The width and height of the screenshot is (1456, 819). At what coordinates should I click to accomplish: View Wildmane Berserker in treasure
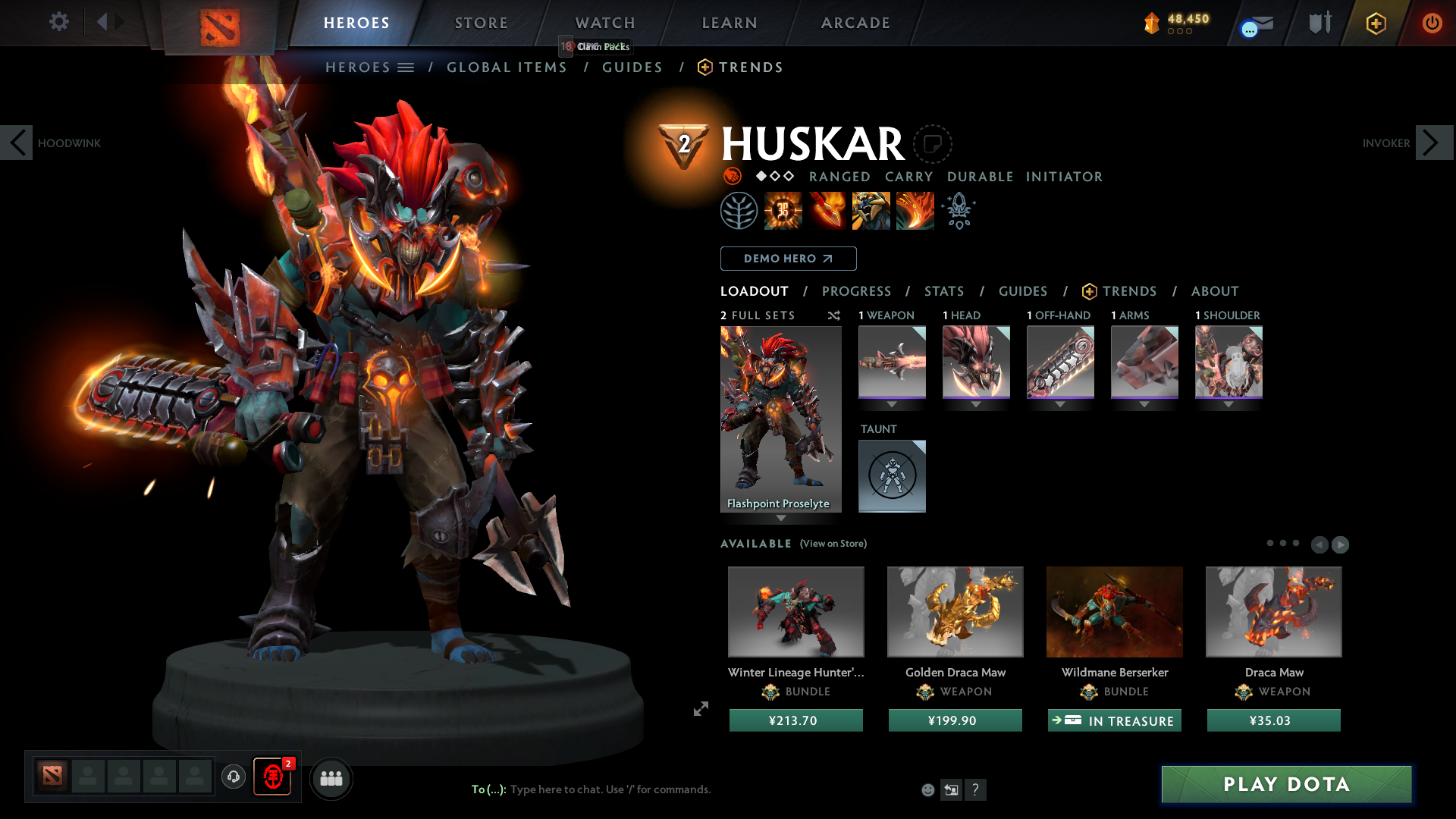[x=1114, y=720]
